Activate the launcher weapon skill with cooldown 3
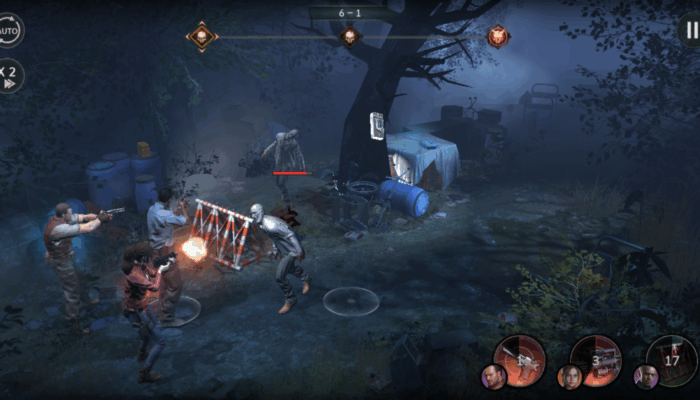The height and width of the screenshot is (400, 700). point(597,360)
